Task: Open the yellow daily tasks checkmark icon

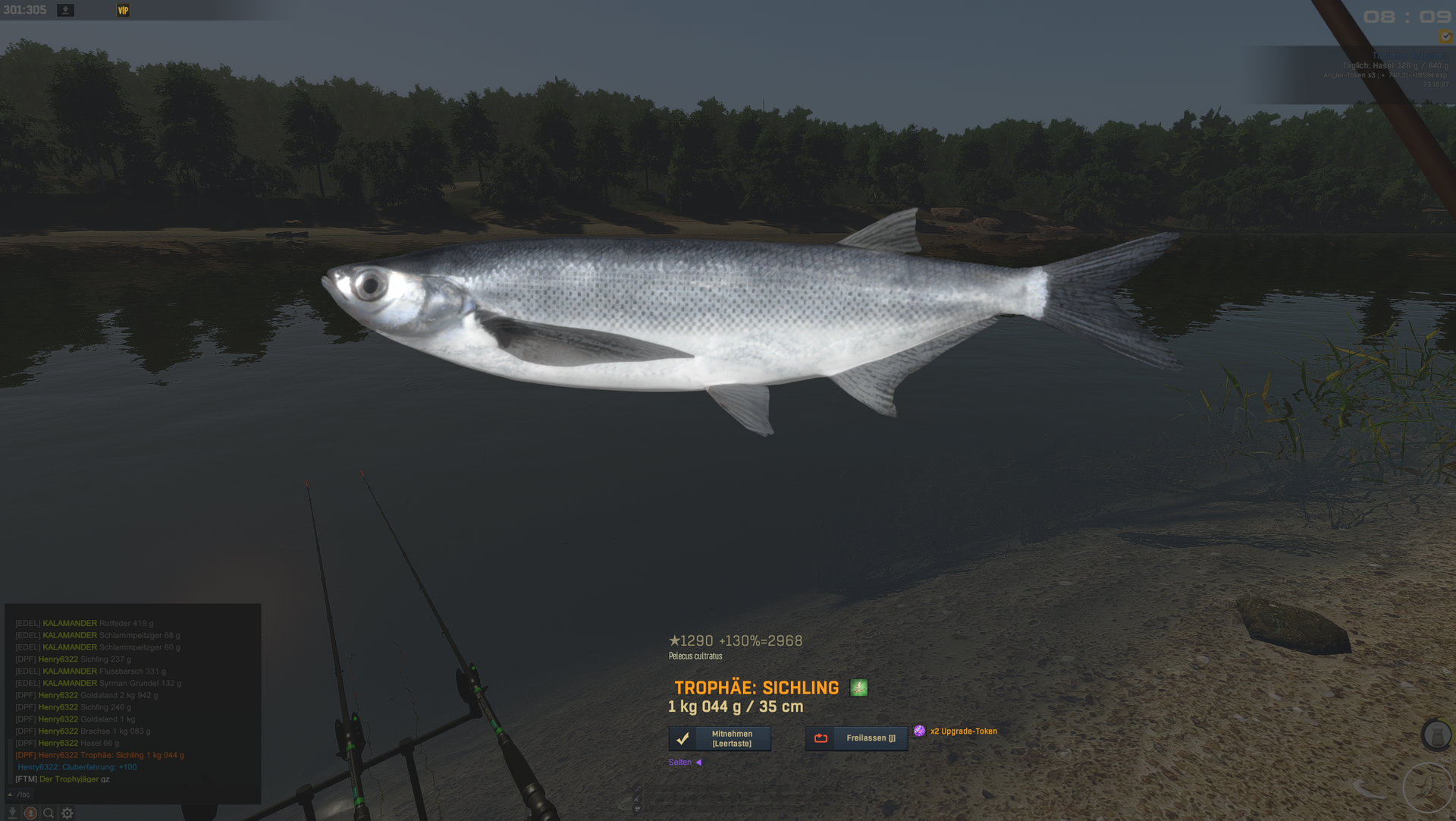Action: [1445, 37]
